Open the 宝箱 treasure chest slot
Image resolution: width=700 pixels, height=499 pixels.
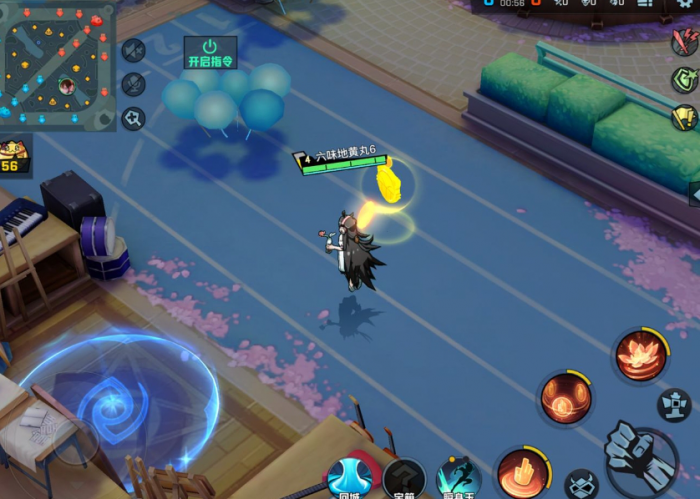[x=404, y=480]
